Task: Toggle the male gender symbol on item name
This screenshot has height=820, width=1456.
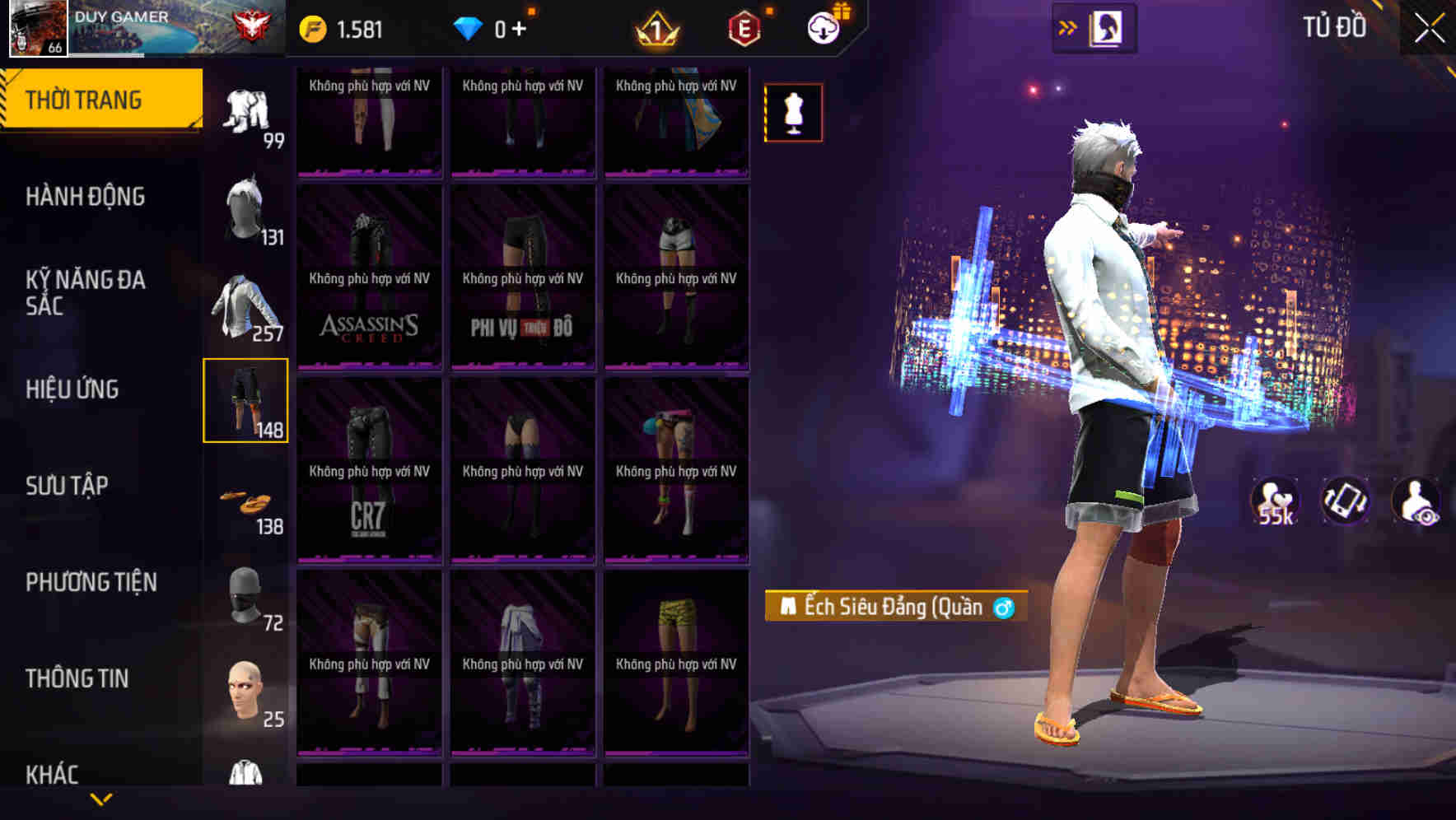Action: (x=1006, y=608)
